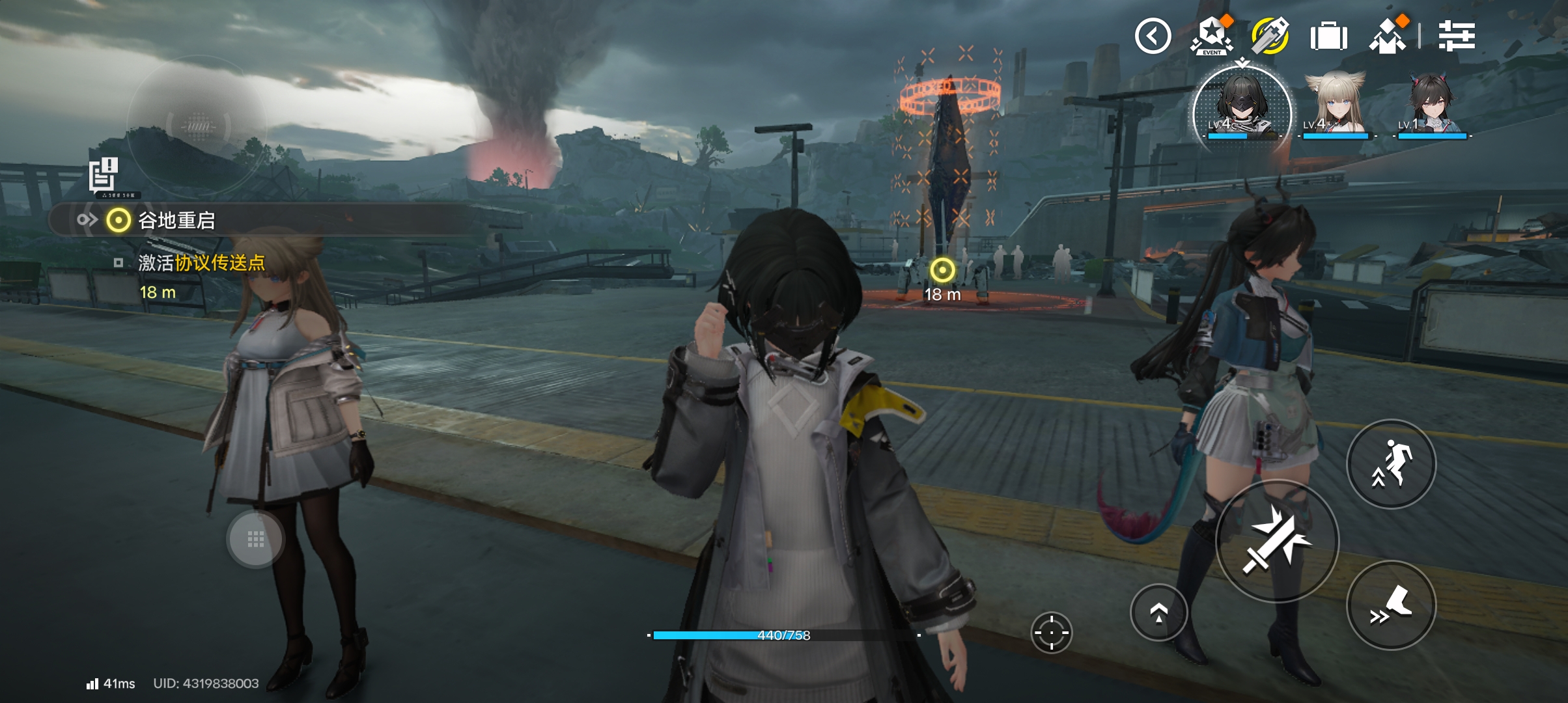Open the operators icon next to the backpack

click(x=1388, y=36)
